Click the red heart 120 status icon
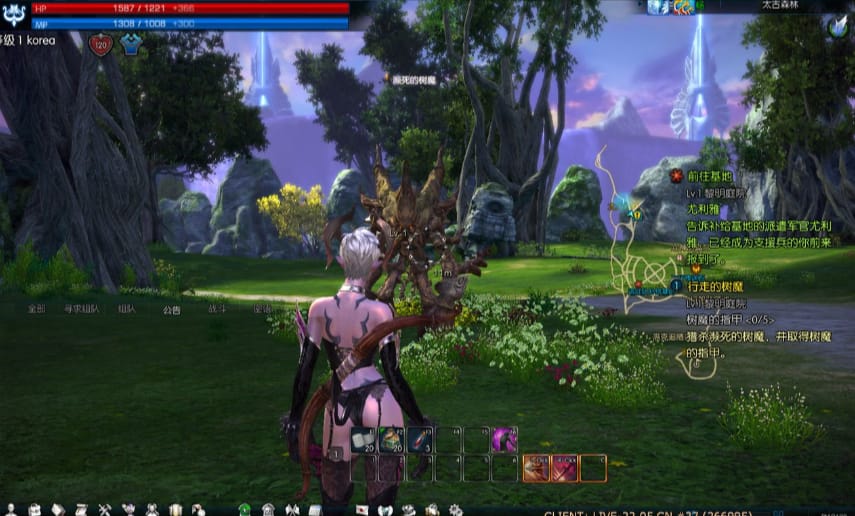 click(x=101, y=44)
